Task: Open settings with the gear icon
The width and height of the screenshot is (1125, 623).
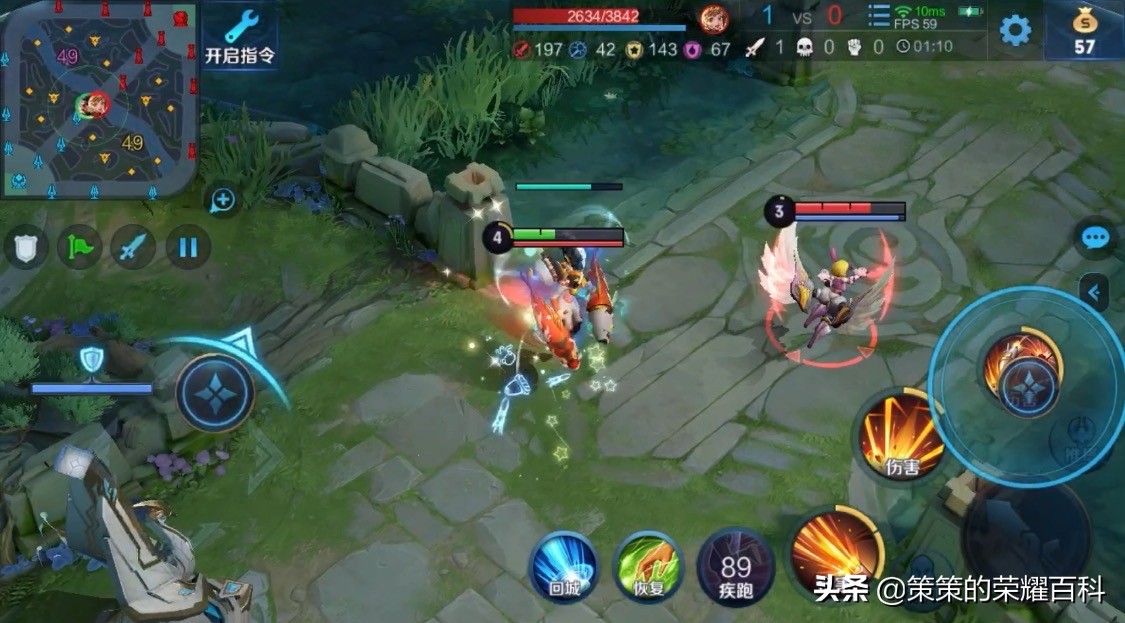Action: (x=1015, y=30)
